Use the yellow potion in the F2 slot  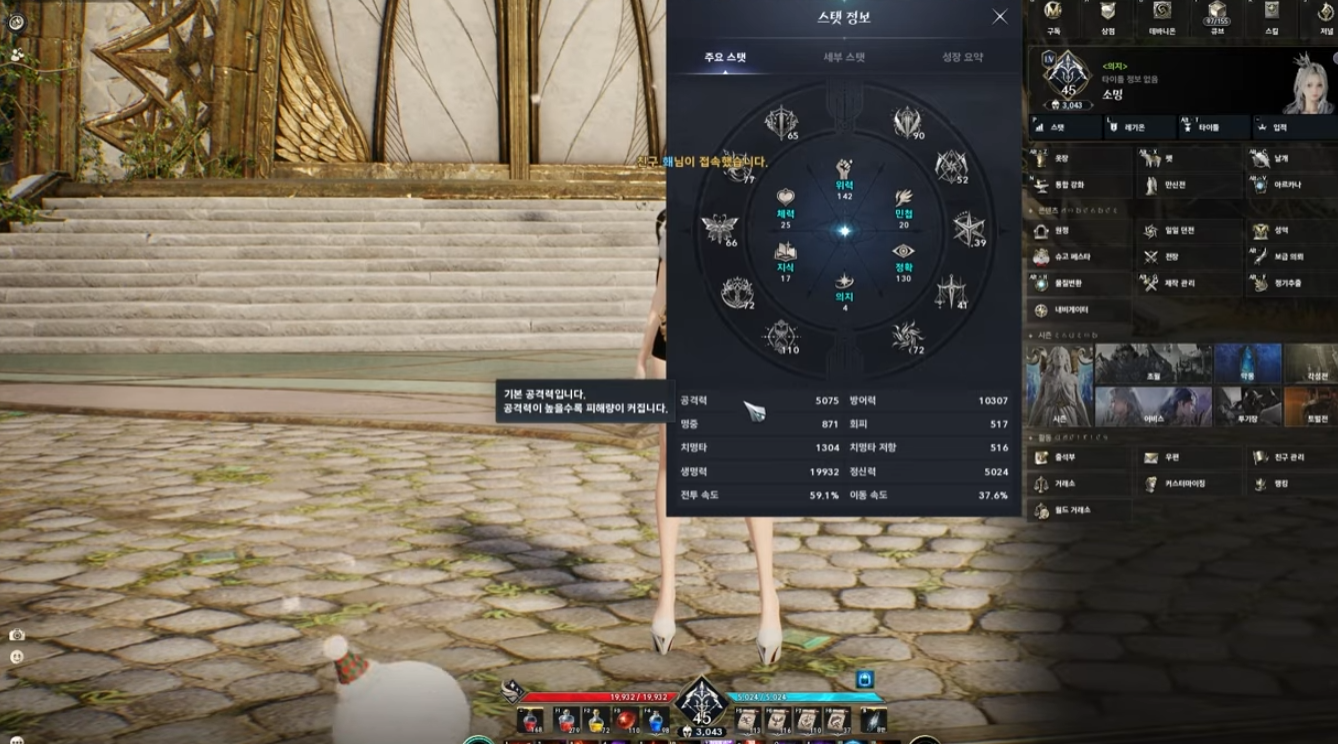click(596, 719)
